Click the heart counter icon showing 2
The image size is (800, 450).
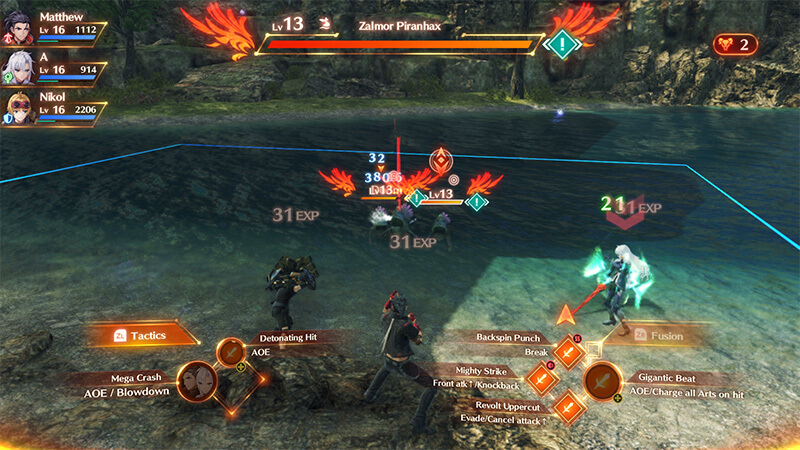pyautogui.click(x=735, y=44)
